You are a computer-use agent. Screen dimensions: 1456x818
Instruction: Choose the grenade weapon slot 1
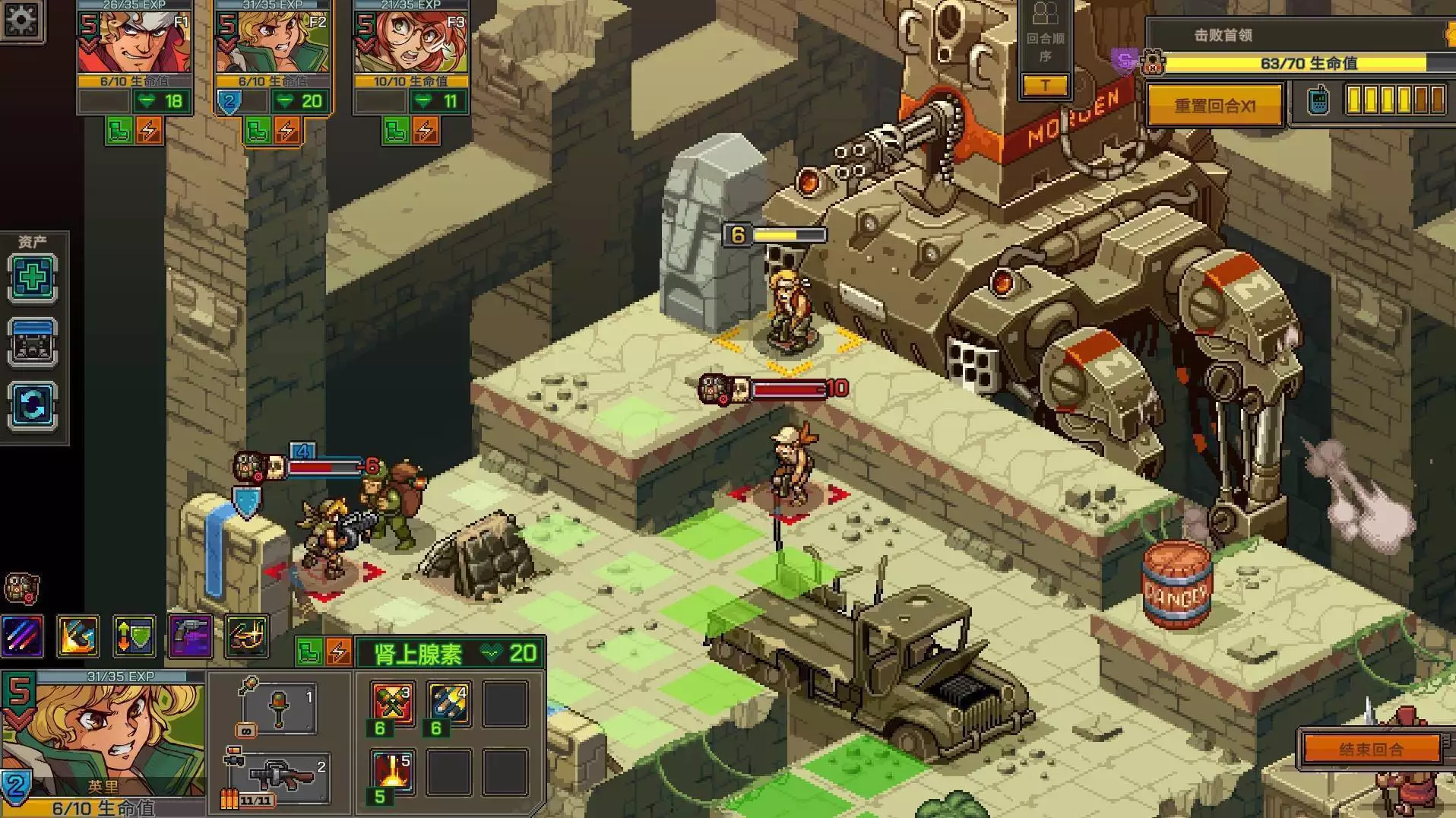point(278,709)
